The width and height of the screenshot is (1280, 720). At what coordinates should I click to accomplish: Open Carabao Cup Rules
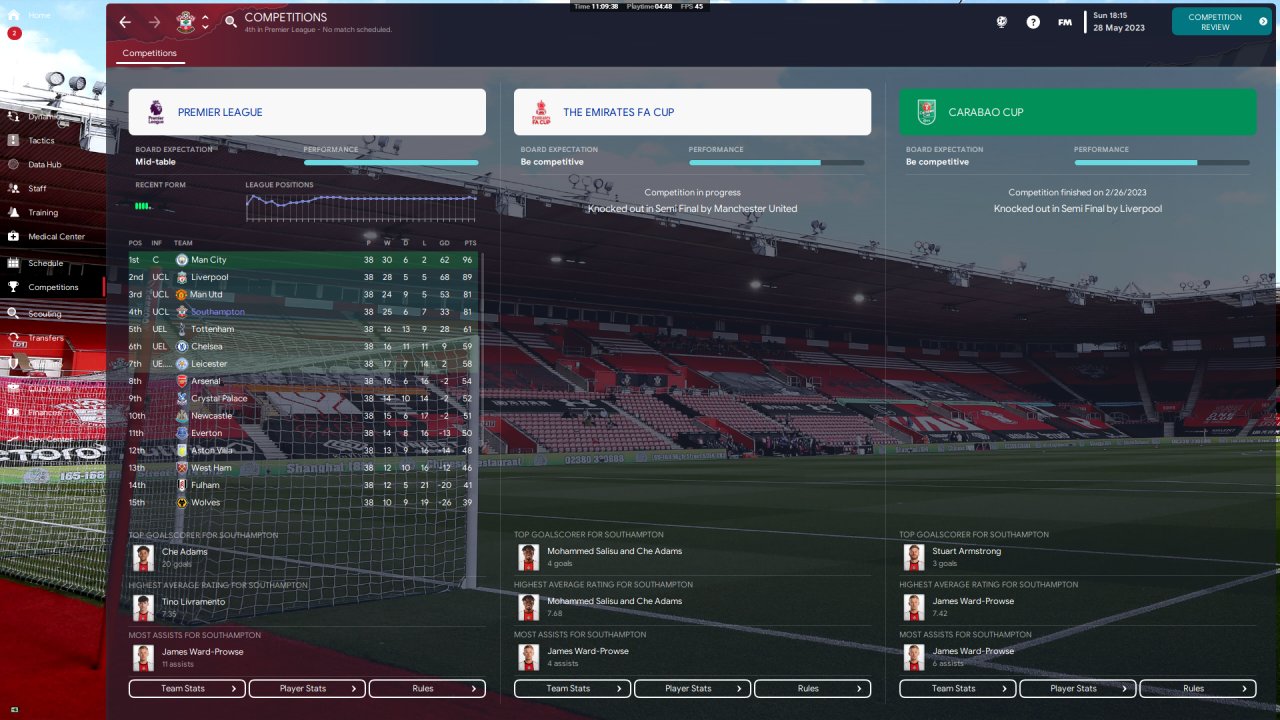(x=1197, y=689)
